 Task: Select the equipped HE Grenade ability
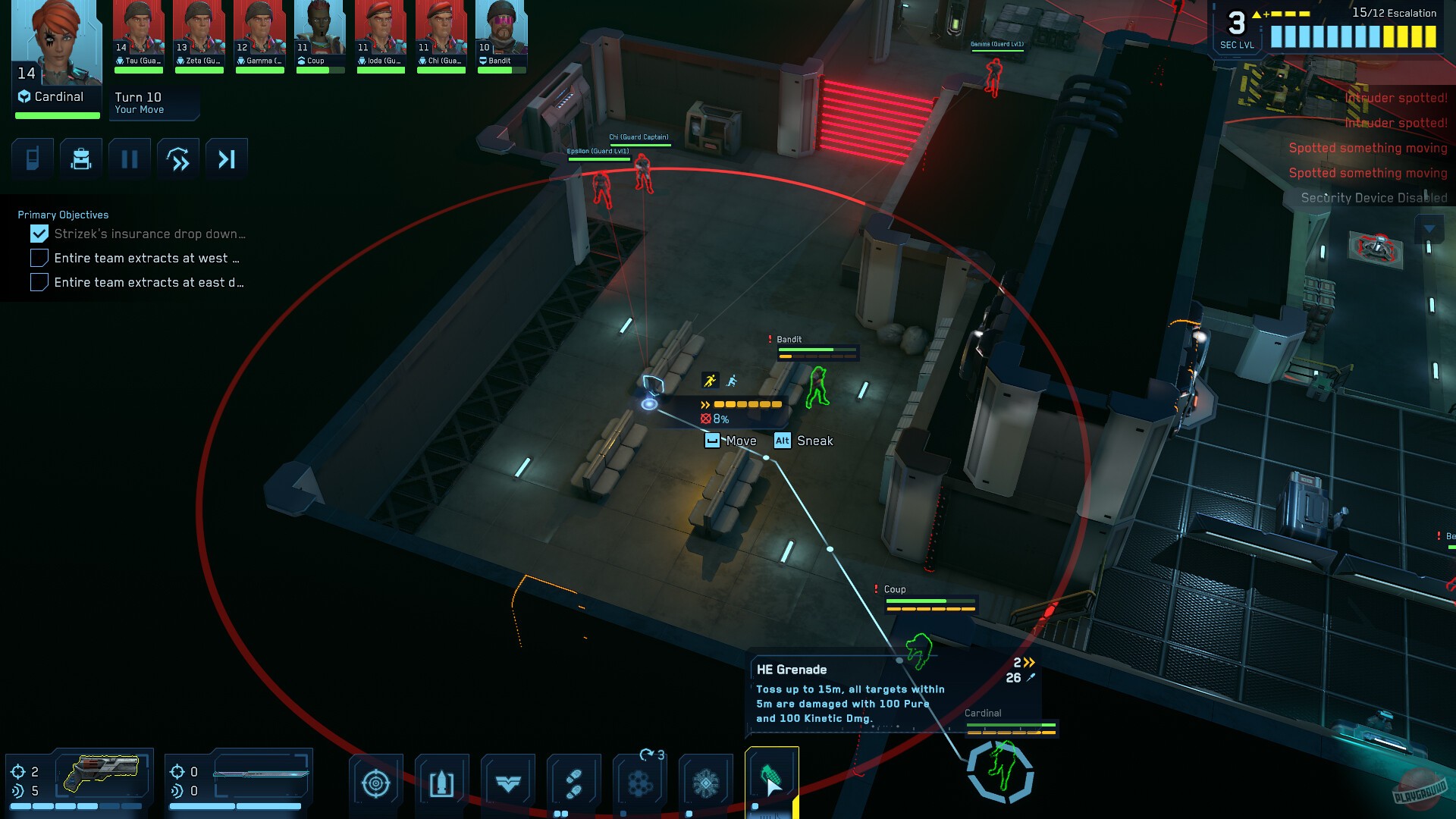tap(772, 781)
